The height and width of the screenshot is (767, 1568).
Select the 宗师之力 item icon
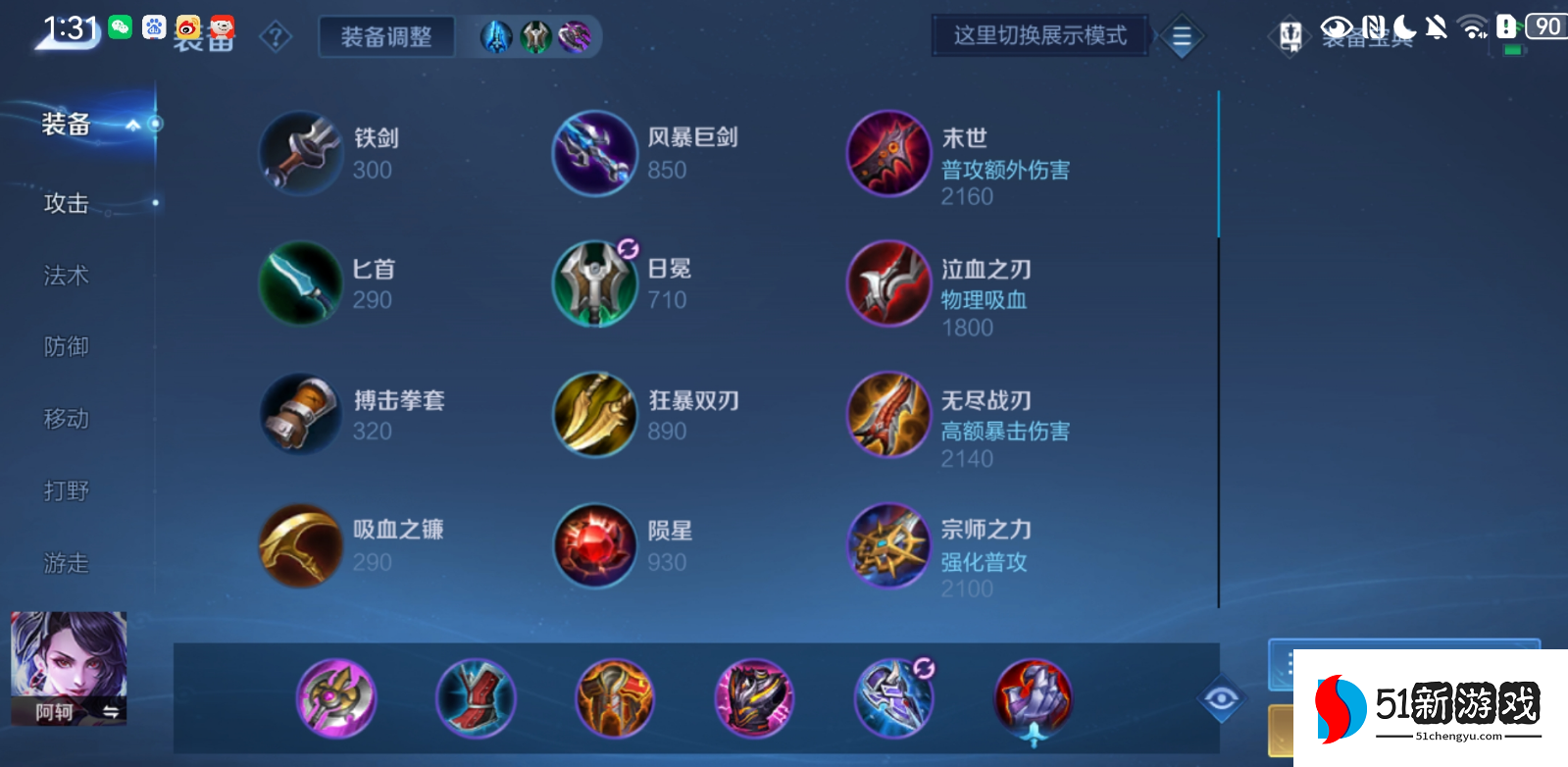point(887,546)
